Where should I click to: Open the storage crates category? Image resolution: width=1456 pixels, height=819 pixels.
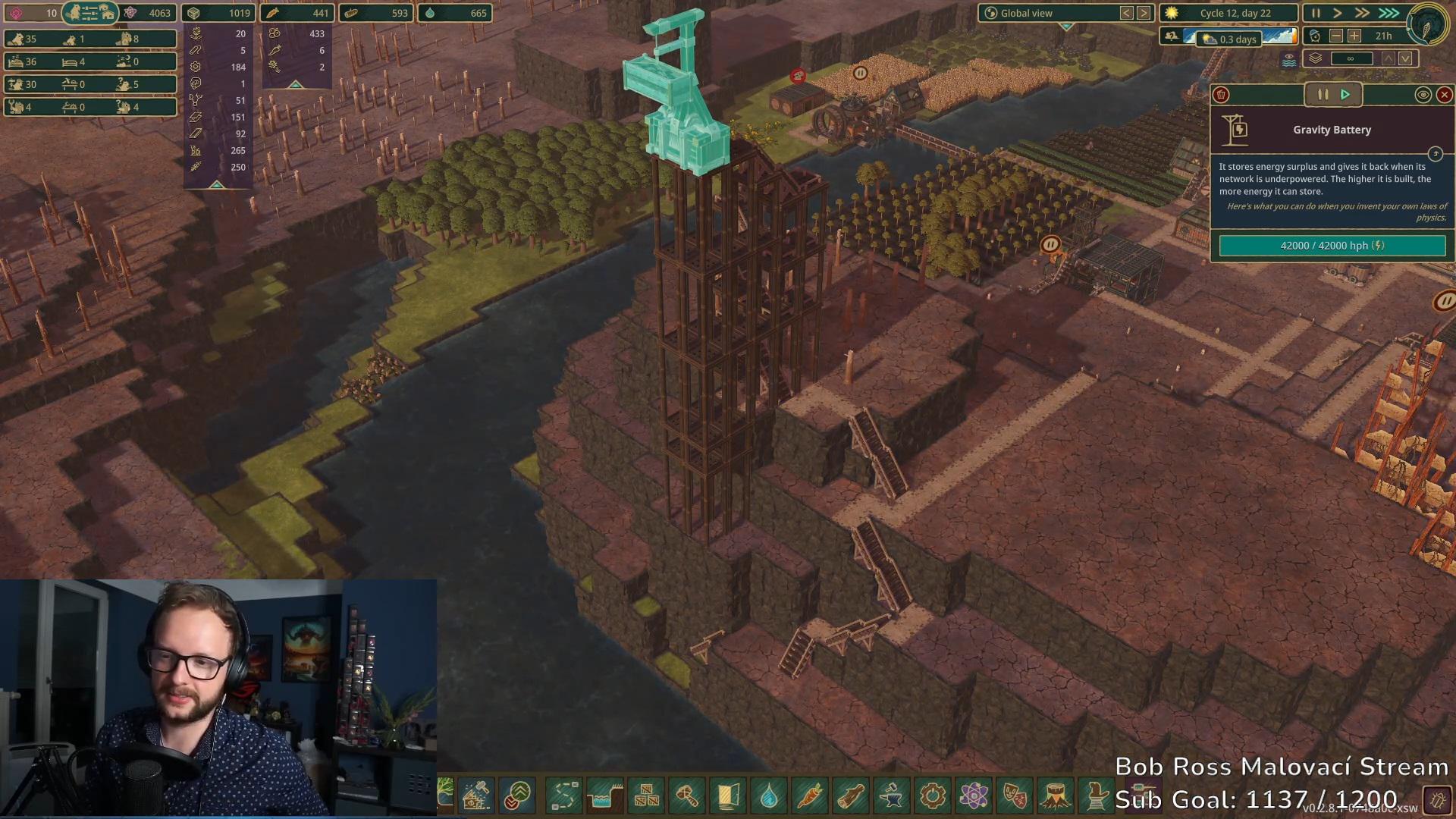point(646,796)
